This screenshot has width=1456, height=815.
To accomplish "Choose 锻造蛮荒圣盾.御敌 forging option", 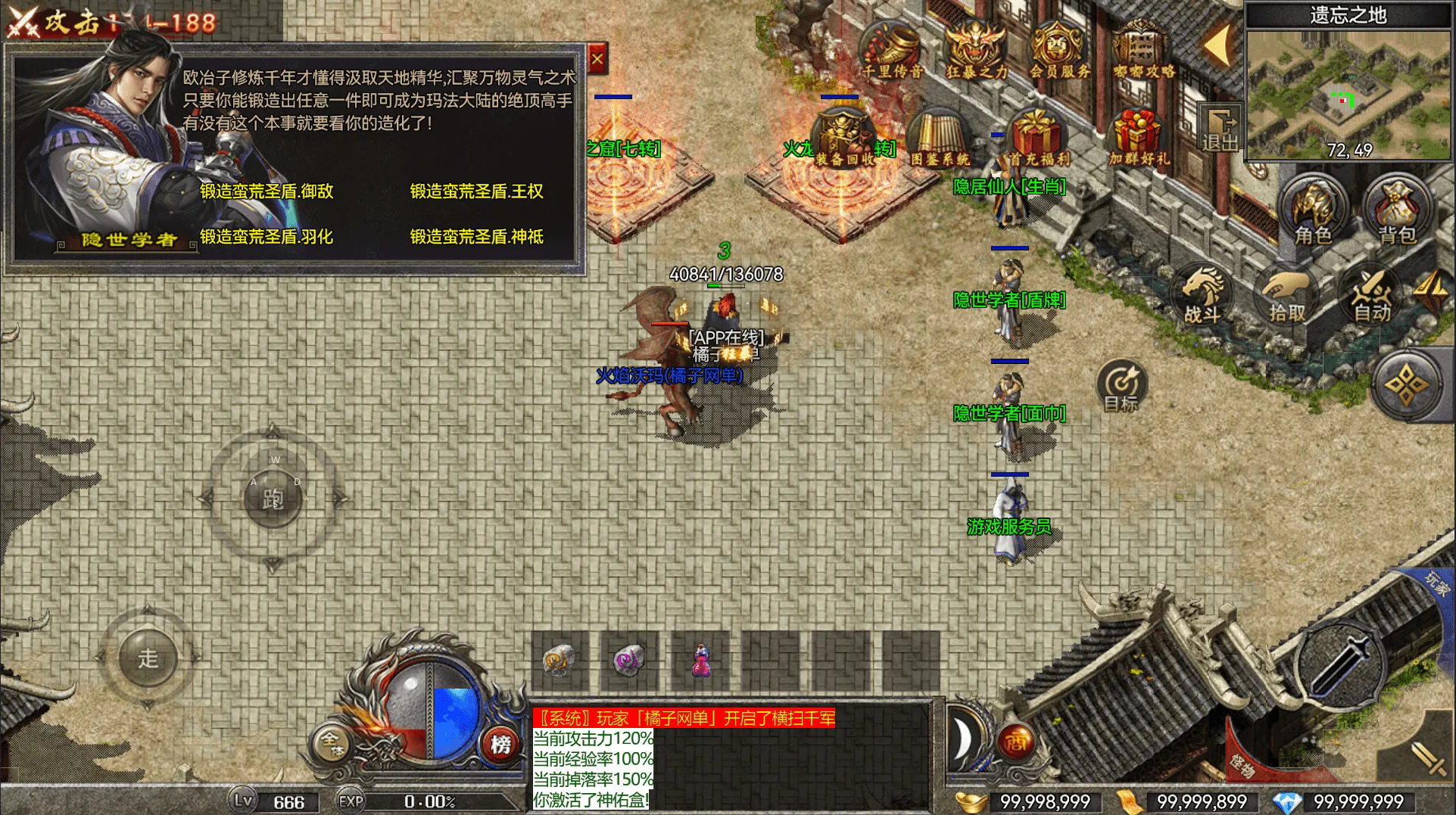I will (x=267, y=191).
